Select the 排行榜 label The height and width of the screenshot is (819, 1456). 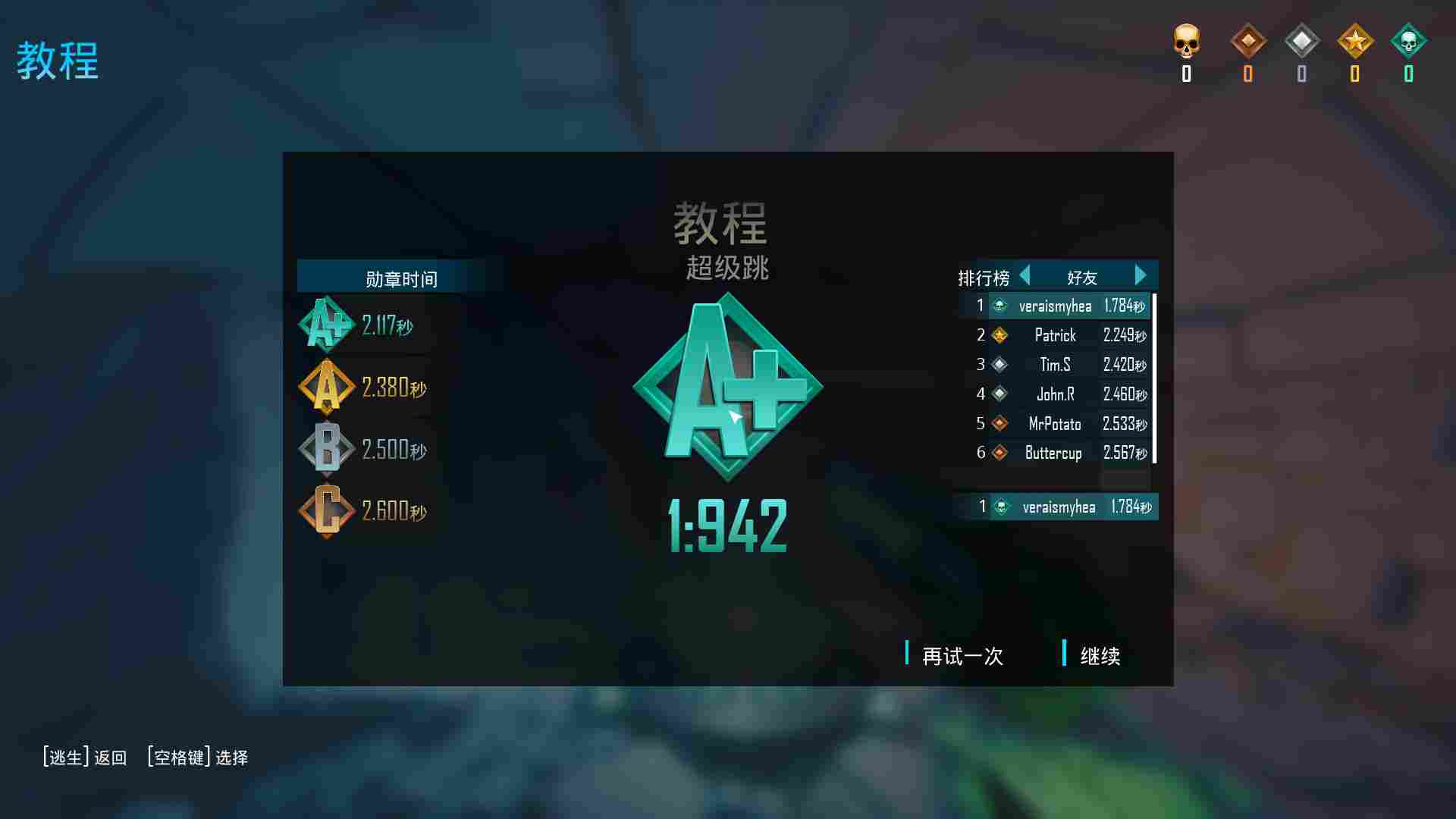coord(982,277)
